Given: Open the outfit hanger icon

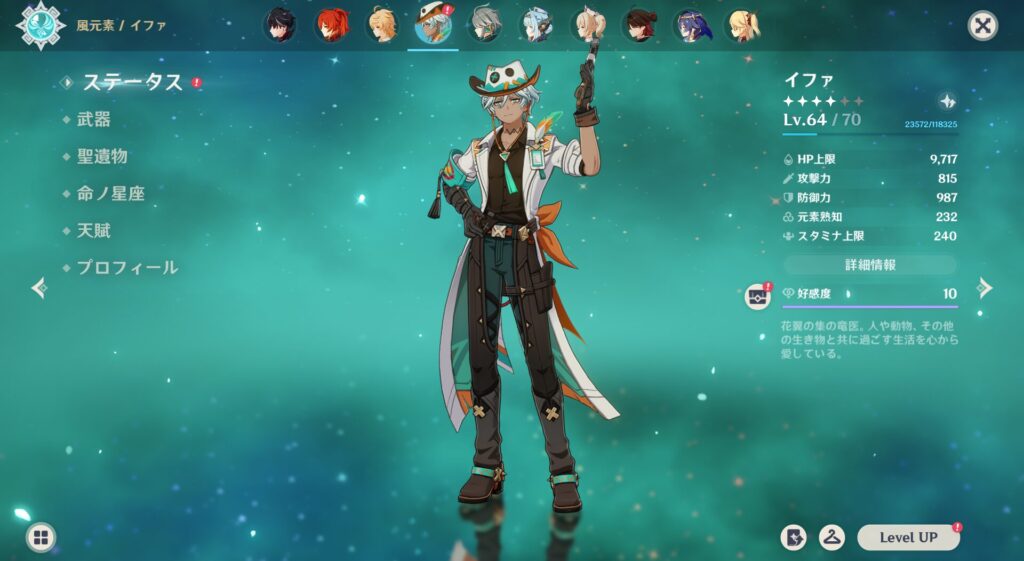Looking at the screenshot, I should click(x=831, y=537).
